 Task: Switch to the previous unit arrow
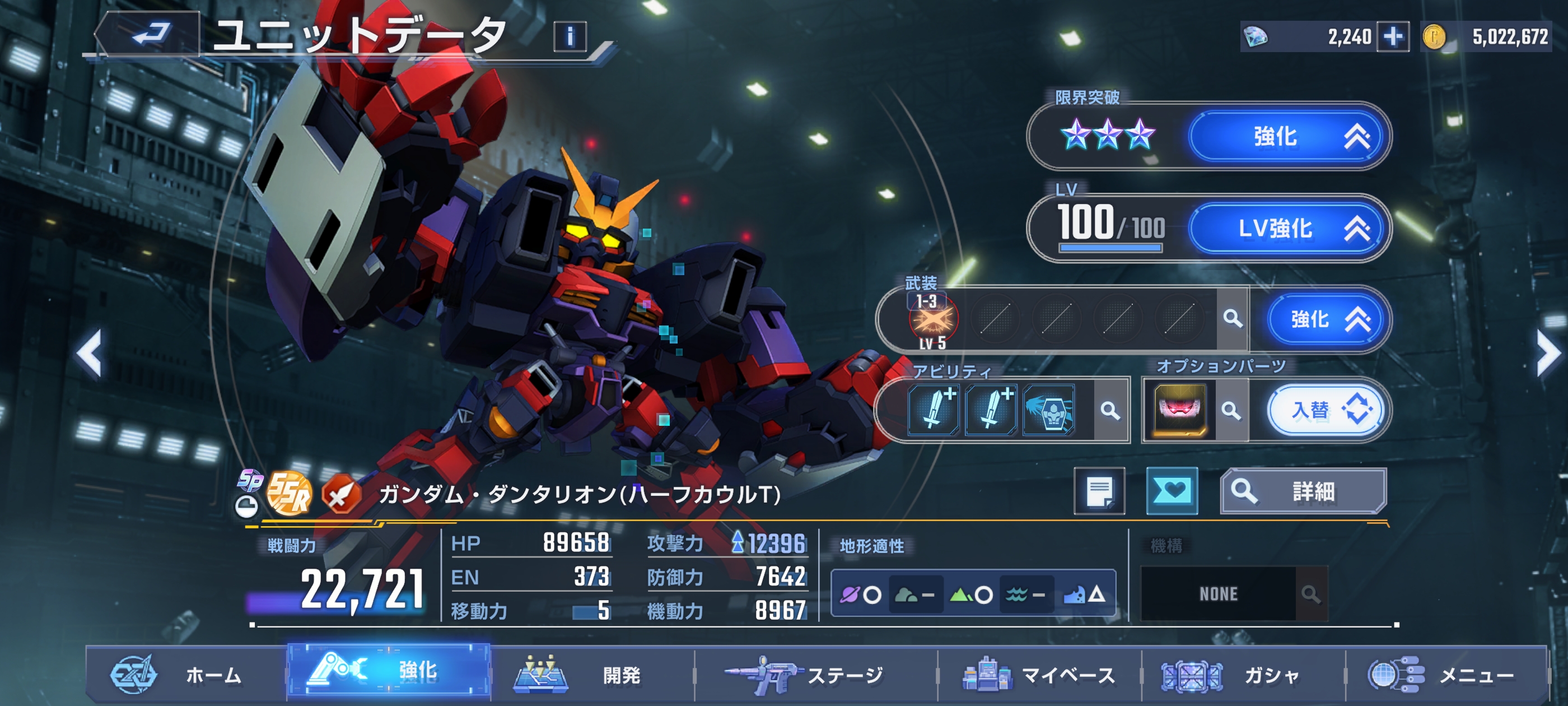(x=90, y=354)
